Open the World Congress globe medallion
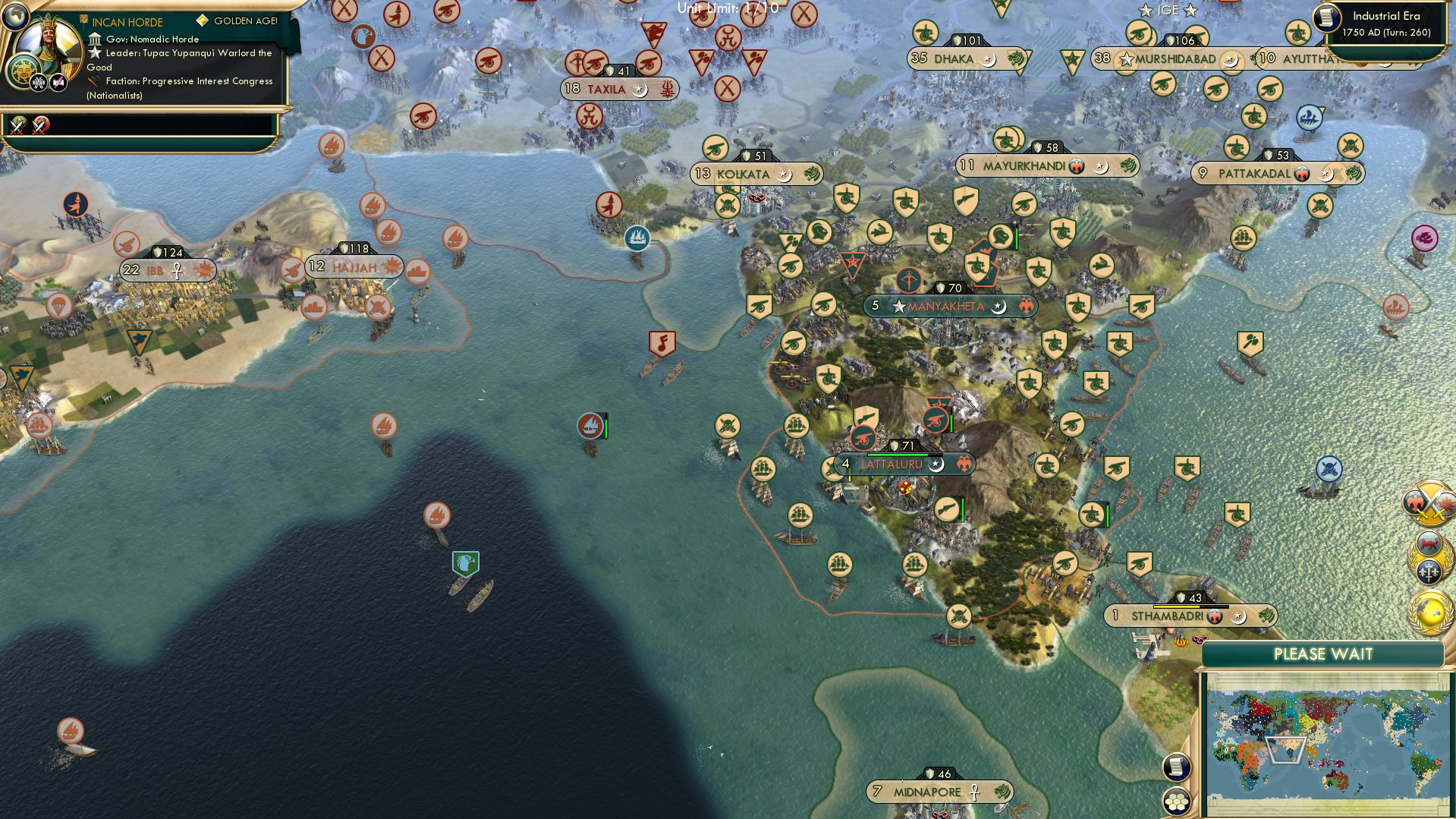The width and height of the screenshot is (1456, 819). pyautogui.click(x=1429, y=613)
